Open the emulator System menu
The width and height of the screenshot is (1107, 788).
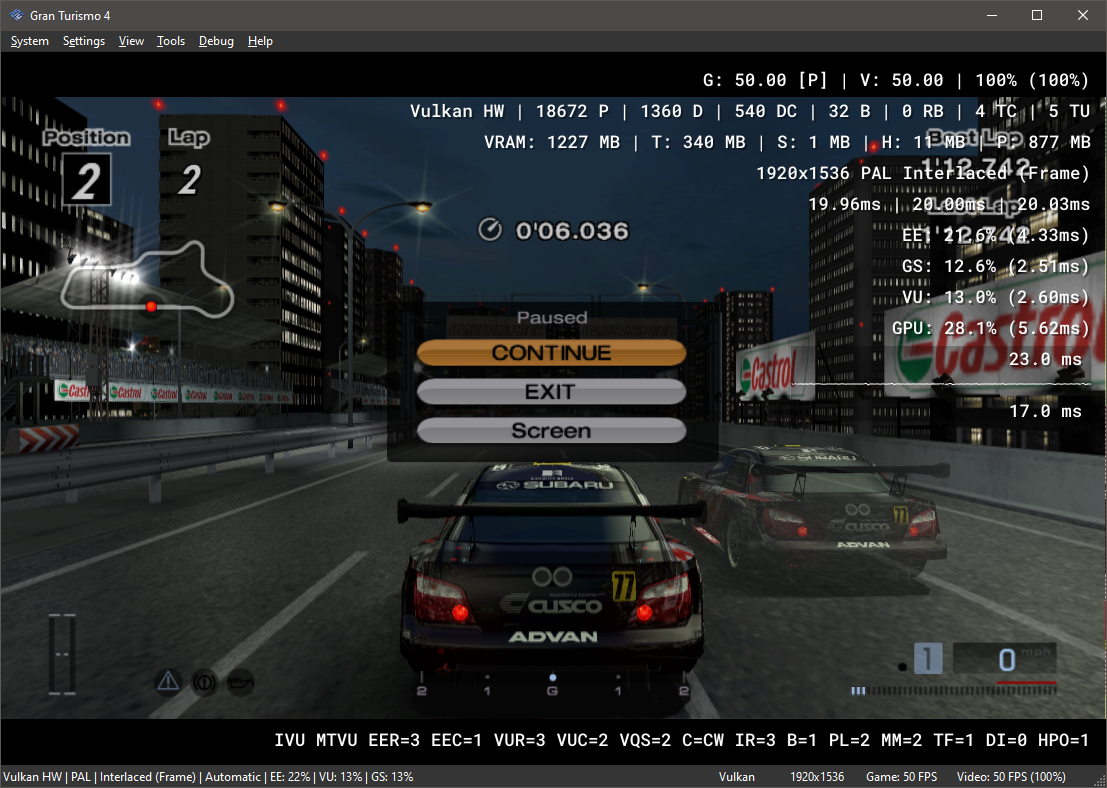click(x=30, y=41)
